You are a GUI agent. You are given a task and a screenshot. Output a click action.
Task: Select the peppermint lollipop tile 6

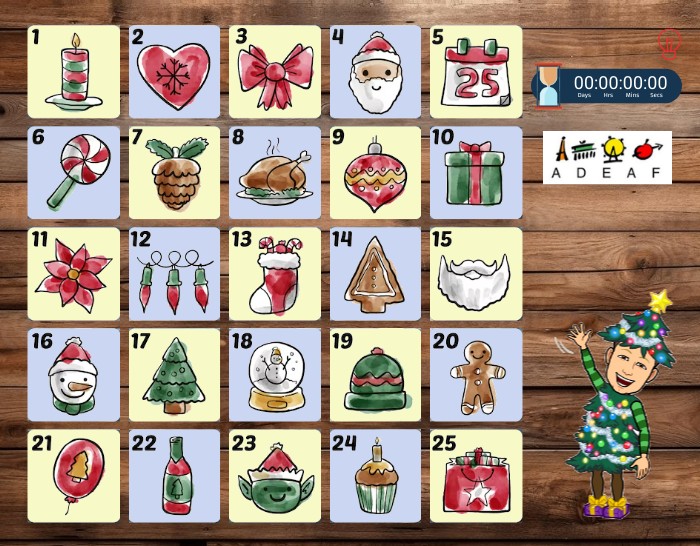(x=73, y=173)
